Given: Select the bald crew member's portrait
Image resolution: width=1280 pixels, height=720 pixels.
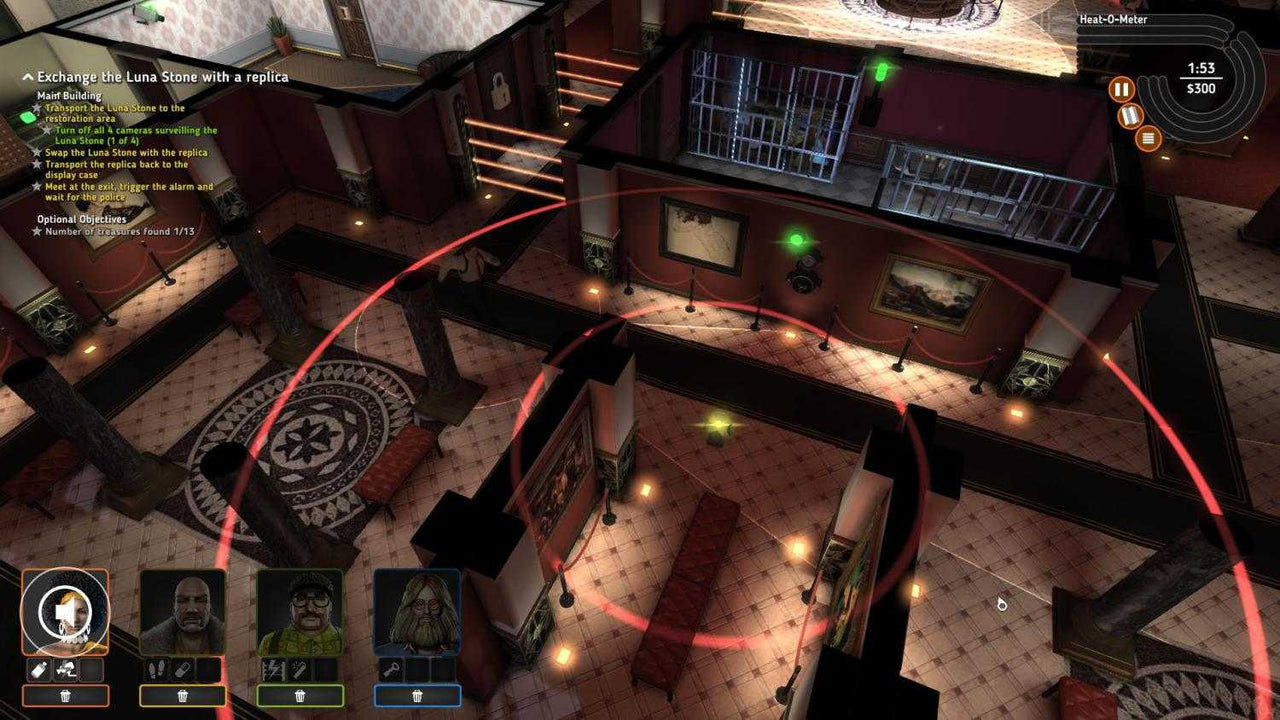Looking at the screenshot, I should point(185,609).
